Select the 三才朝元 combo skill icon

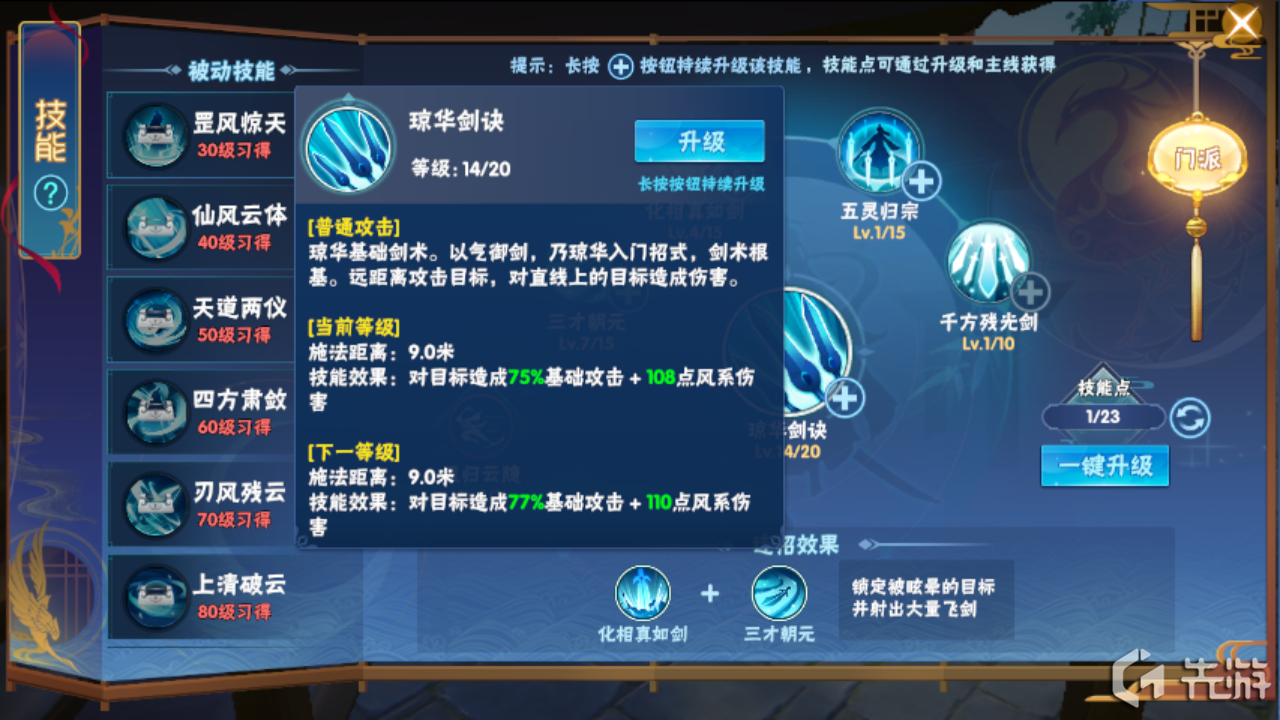point(779,593)
